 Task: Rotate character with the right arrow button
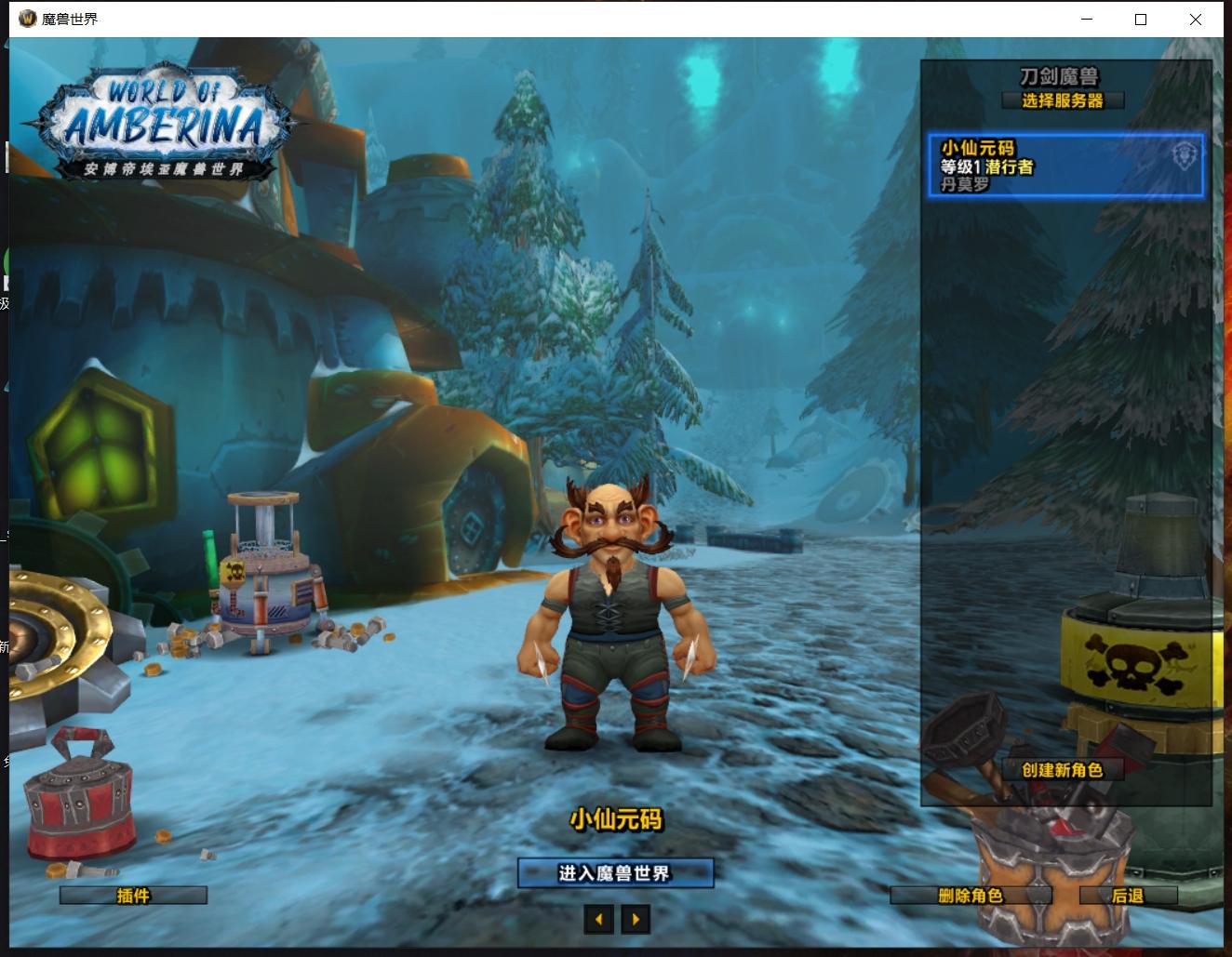point(636,920)
